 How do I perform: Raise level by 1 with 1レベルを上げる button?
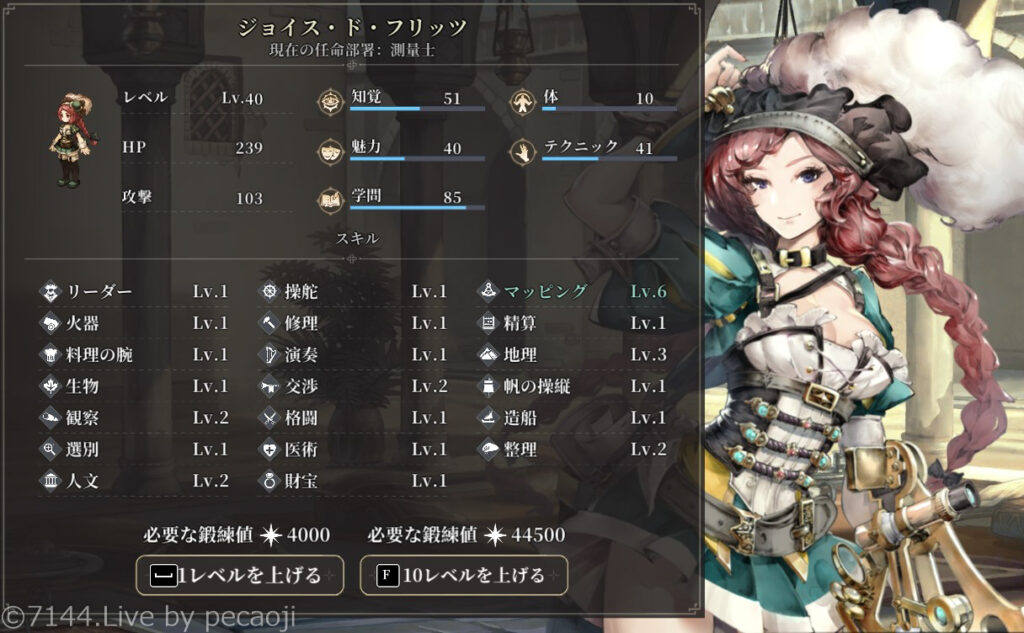[x=240, y=575]
